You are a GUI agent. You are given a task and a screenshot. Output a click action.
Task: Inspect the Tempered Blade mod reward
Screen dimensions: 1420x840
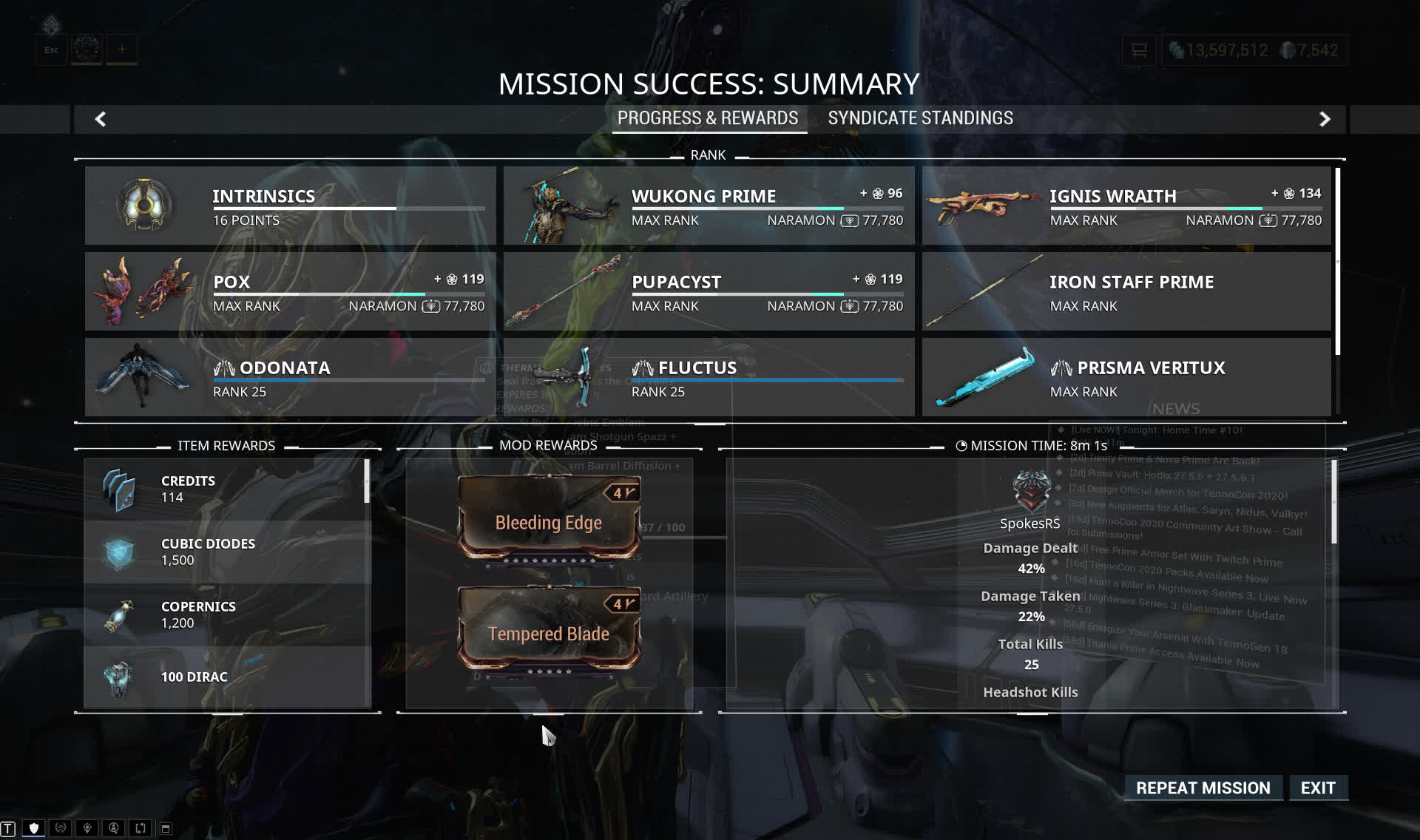click(x=549, y=629)
